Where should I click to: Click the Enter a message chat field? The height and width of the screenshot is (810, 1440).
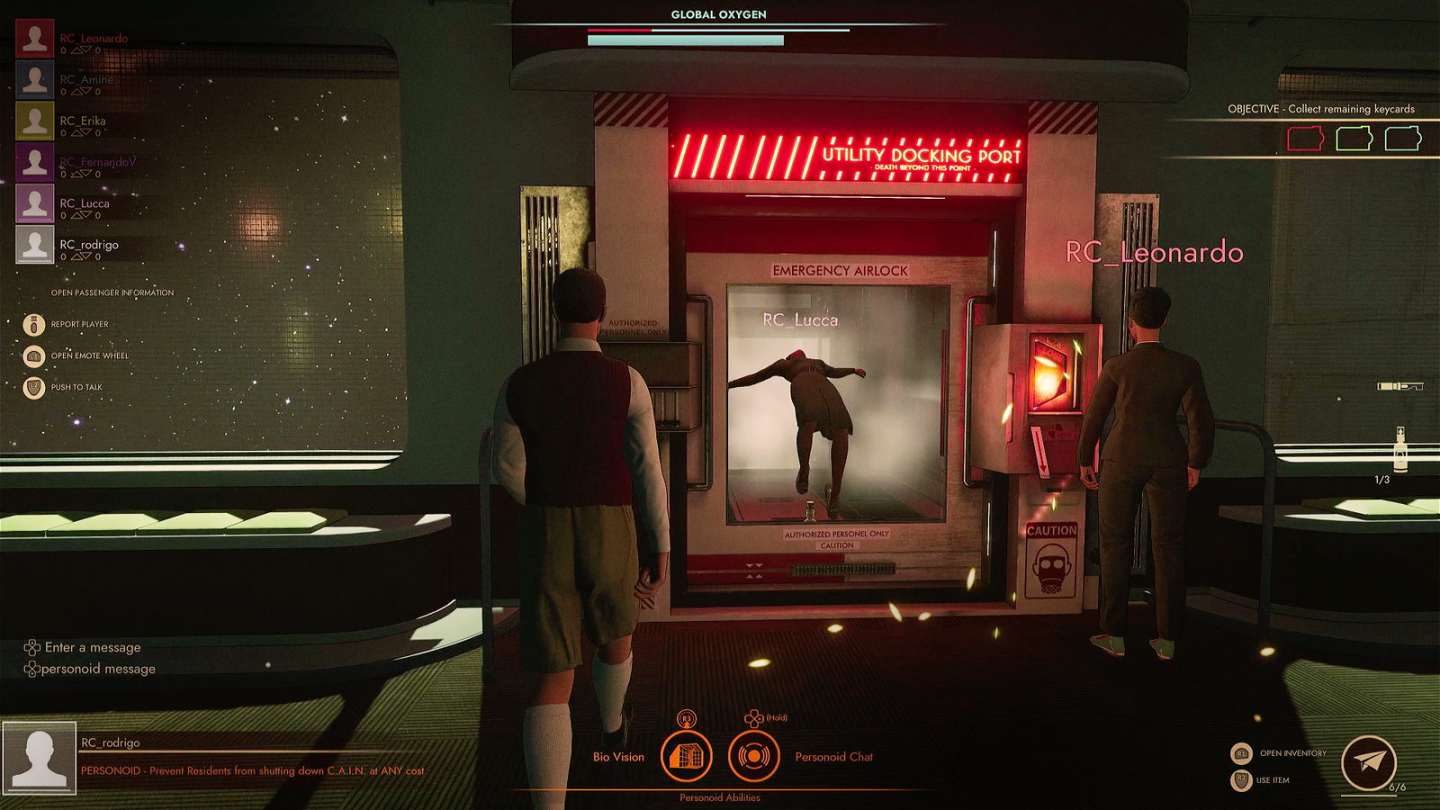(x=93, y=648)
